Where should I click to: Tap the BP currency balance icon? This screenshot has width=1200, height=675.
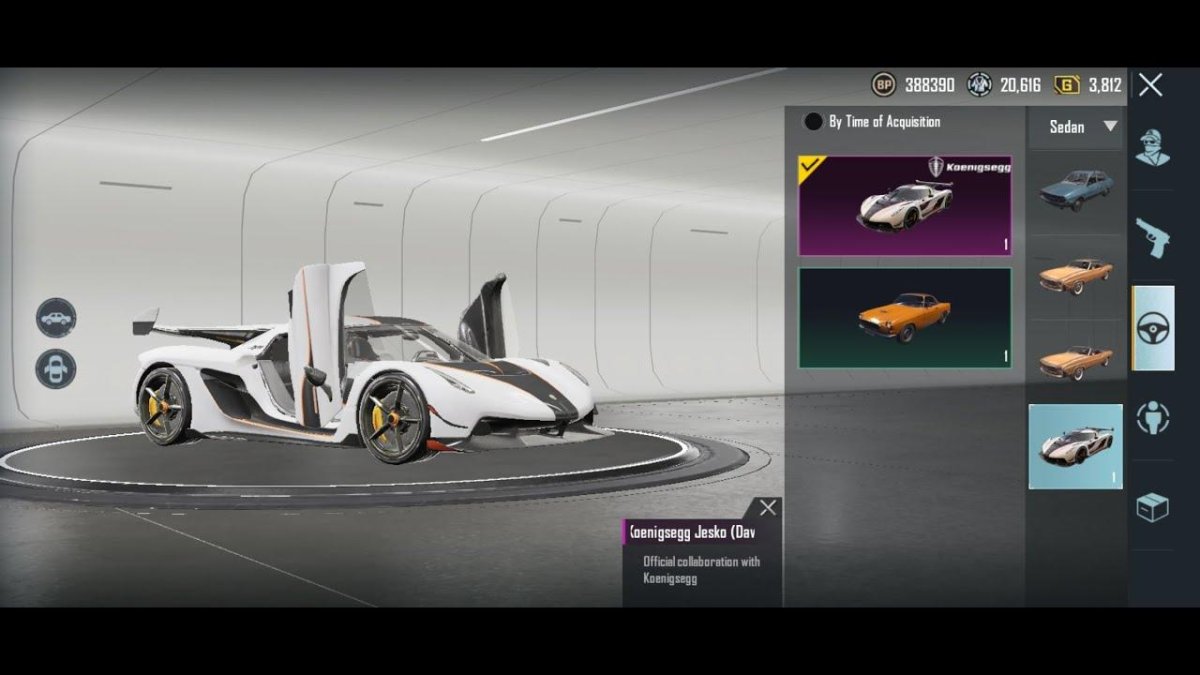(x=883, y=85)
